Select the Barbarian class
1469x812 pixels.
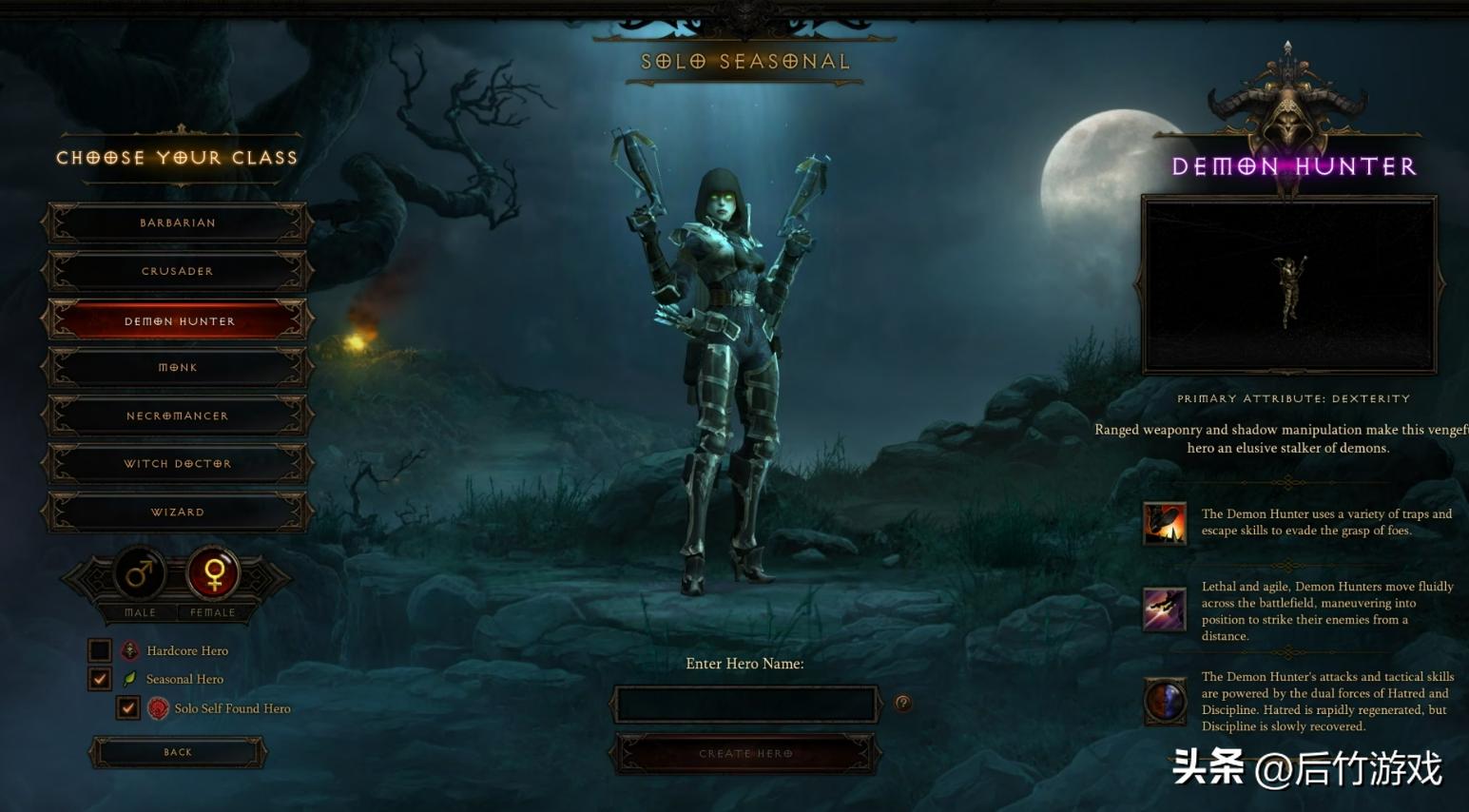[178, 222]
